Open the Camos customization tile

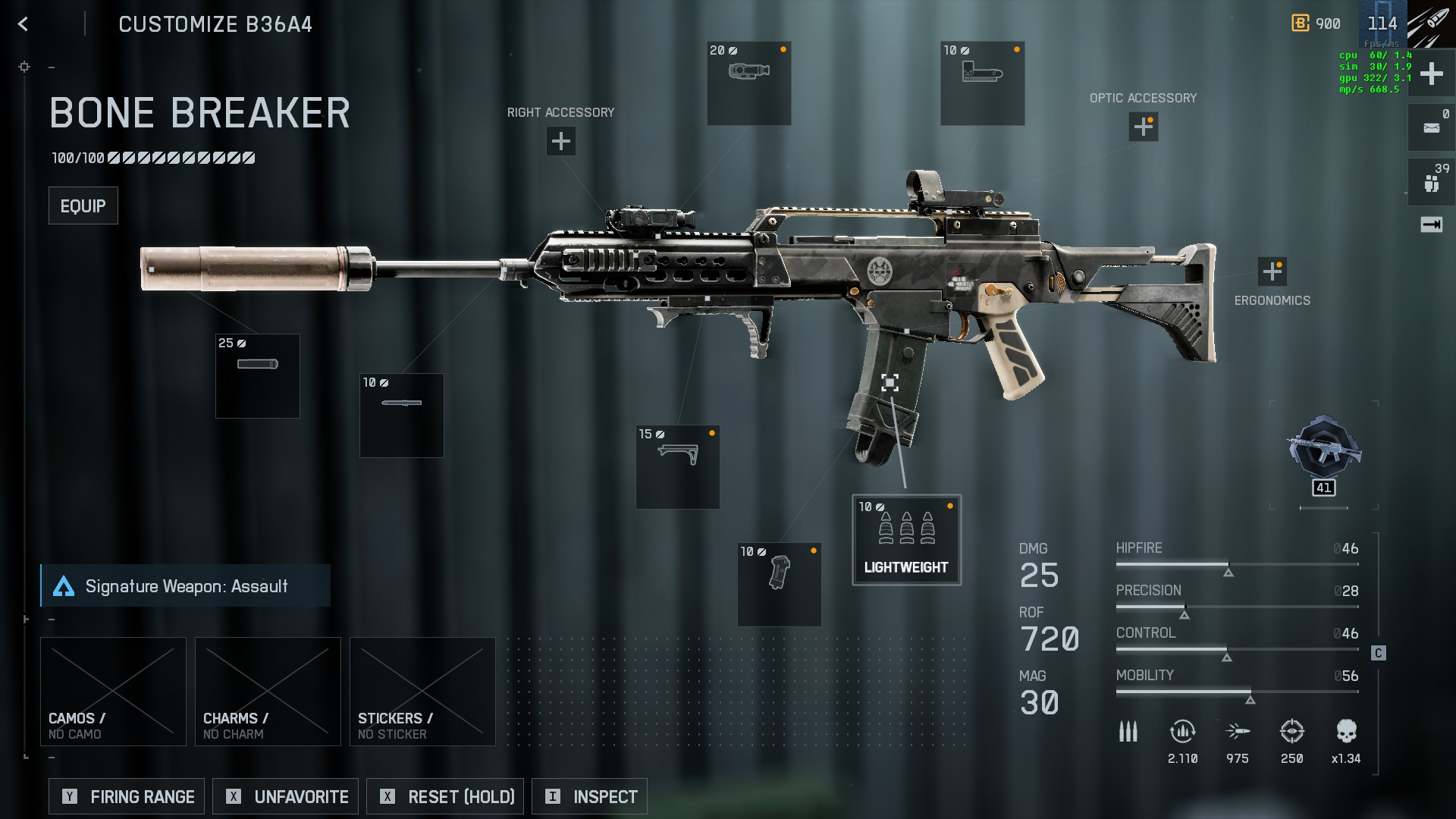pyautogui.click(x=113, y=692)
